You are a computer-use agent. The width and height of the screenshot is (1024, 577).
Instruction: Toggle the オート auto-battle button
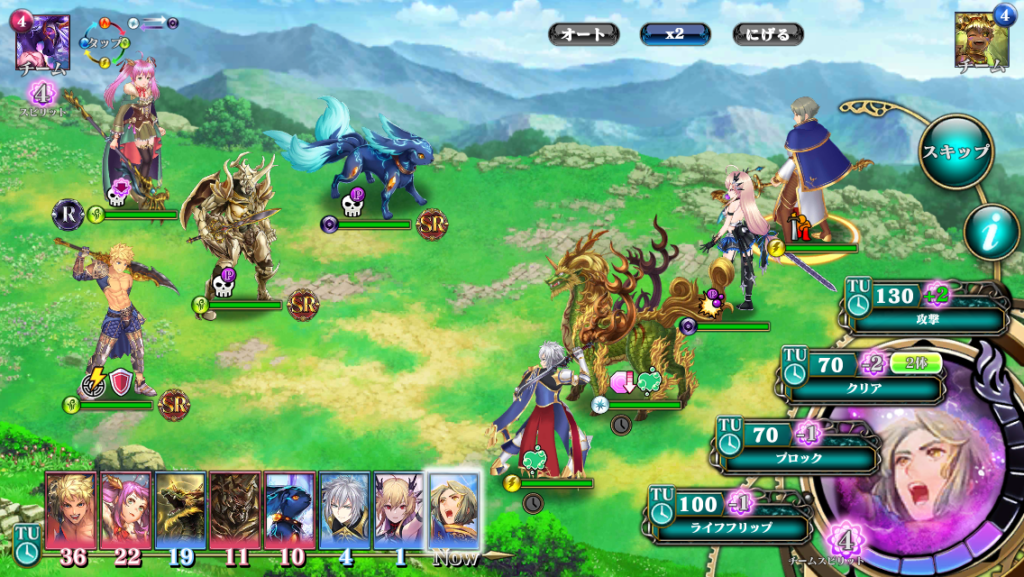583,34
